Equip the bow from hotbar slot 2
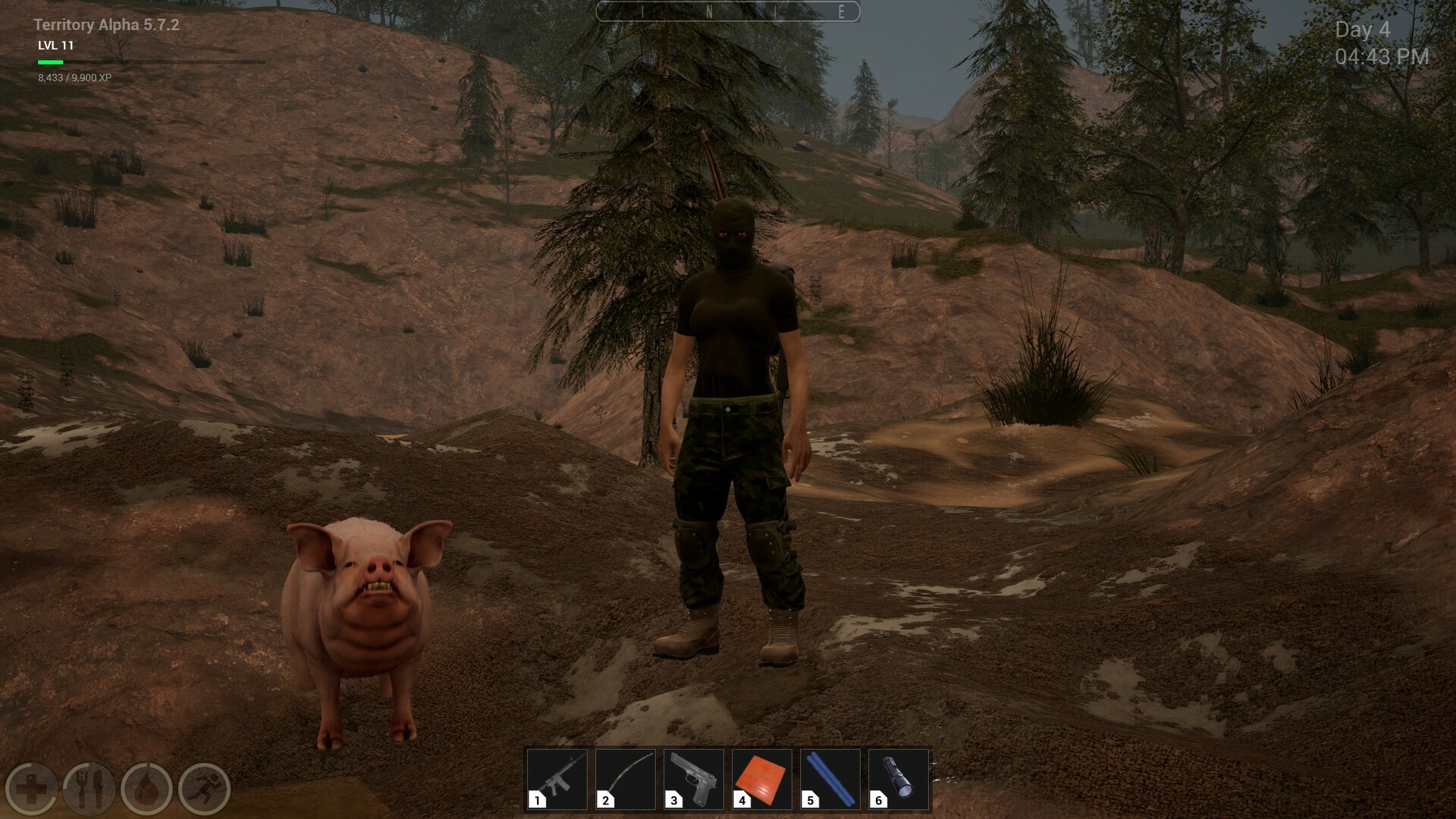 pos(626,780)
